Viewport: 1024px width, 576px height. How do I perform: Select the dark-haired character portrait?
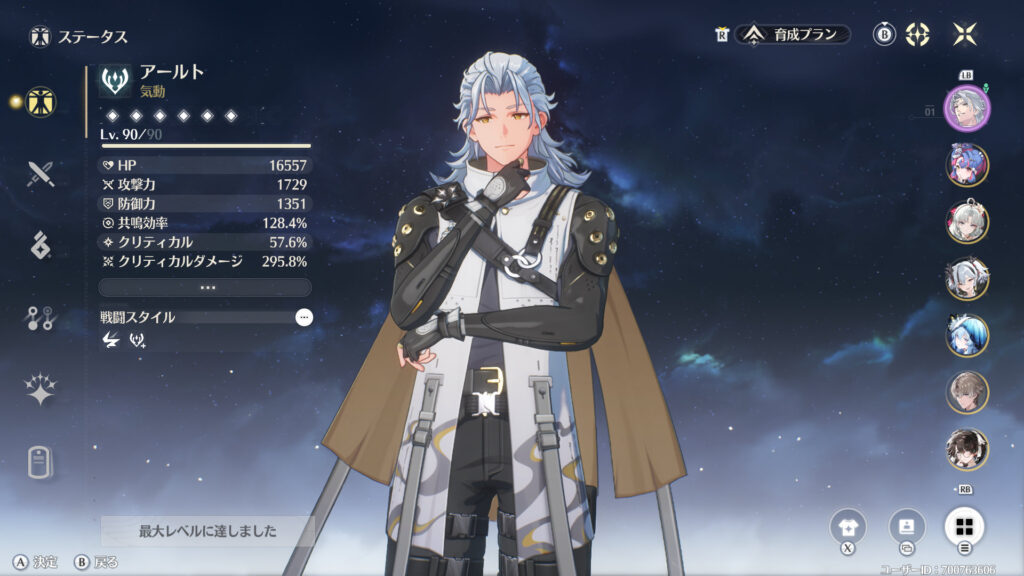[967, 450]
